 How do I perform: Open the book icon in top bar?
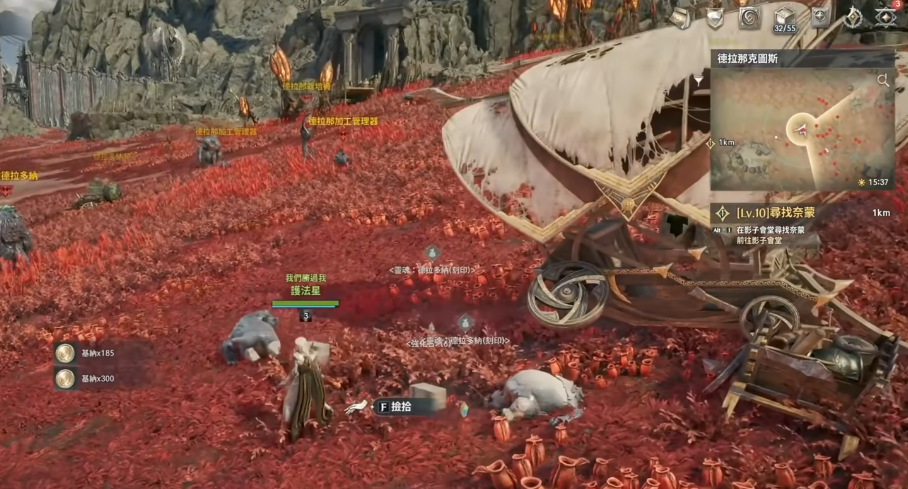tap(680, 18)
